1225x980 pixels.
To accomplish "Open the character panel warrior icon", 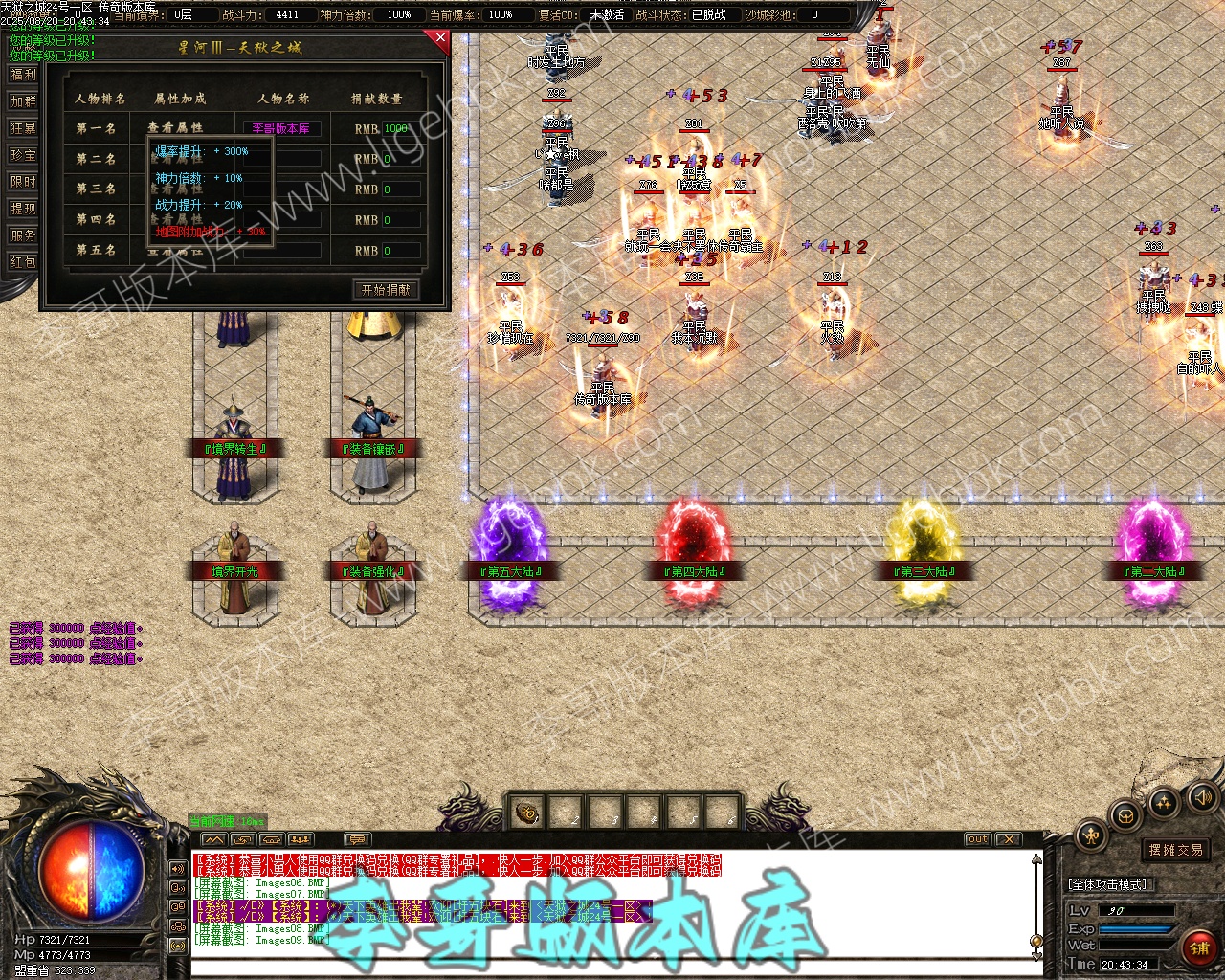I will [1091, 835].
